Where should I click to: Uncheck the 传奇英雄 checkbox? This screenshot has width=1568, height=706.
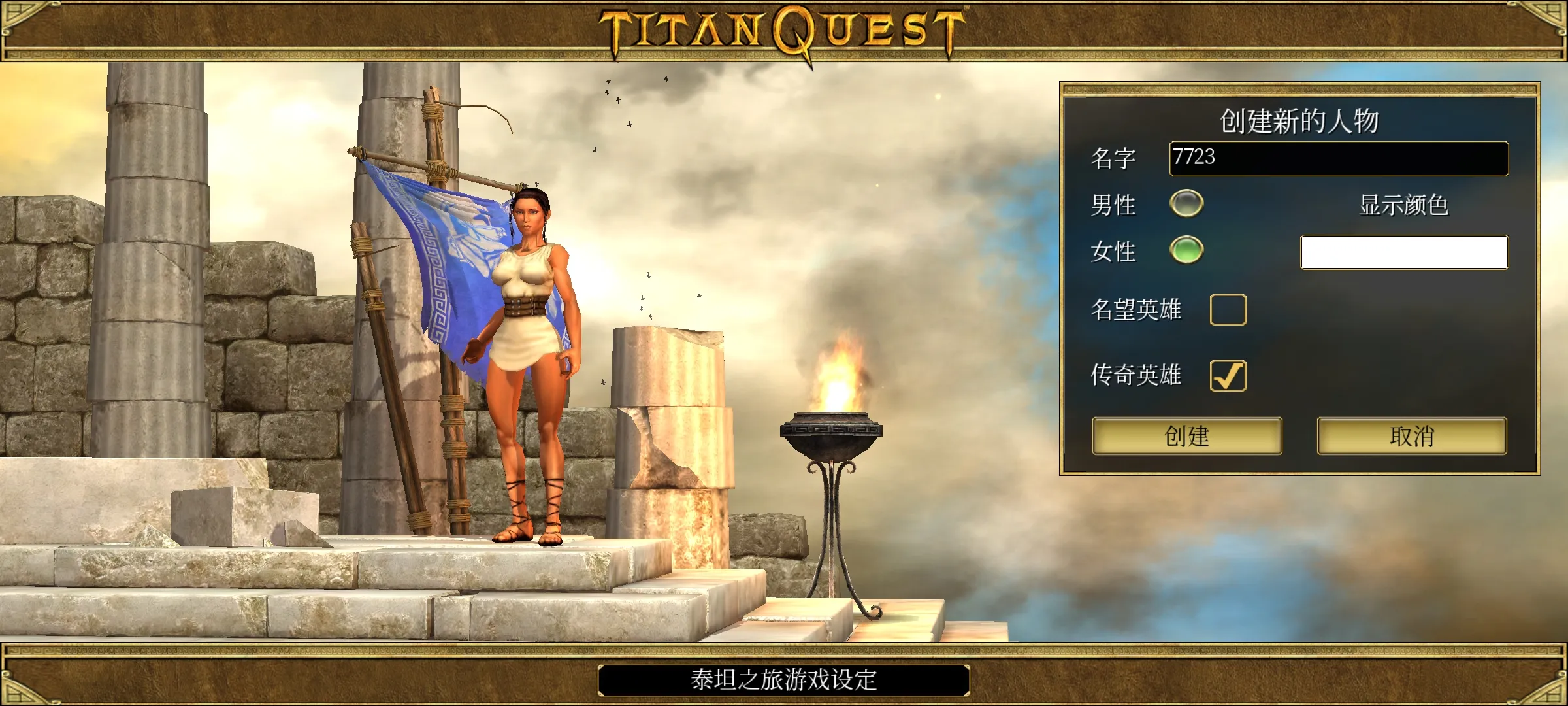(x=1228, y=376)
